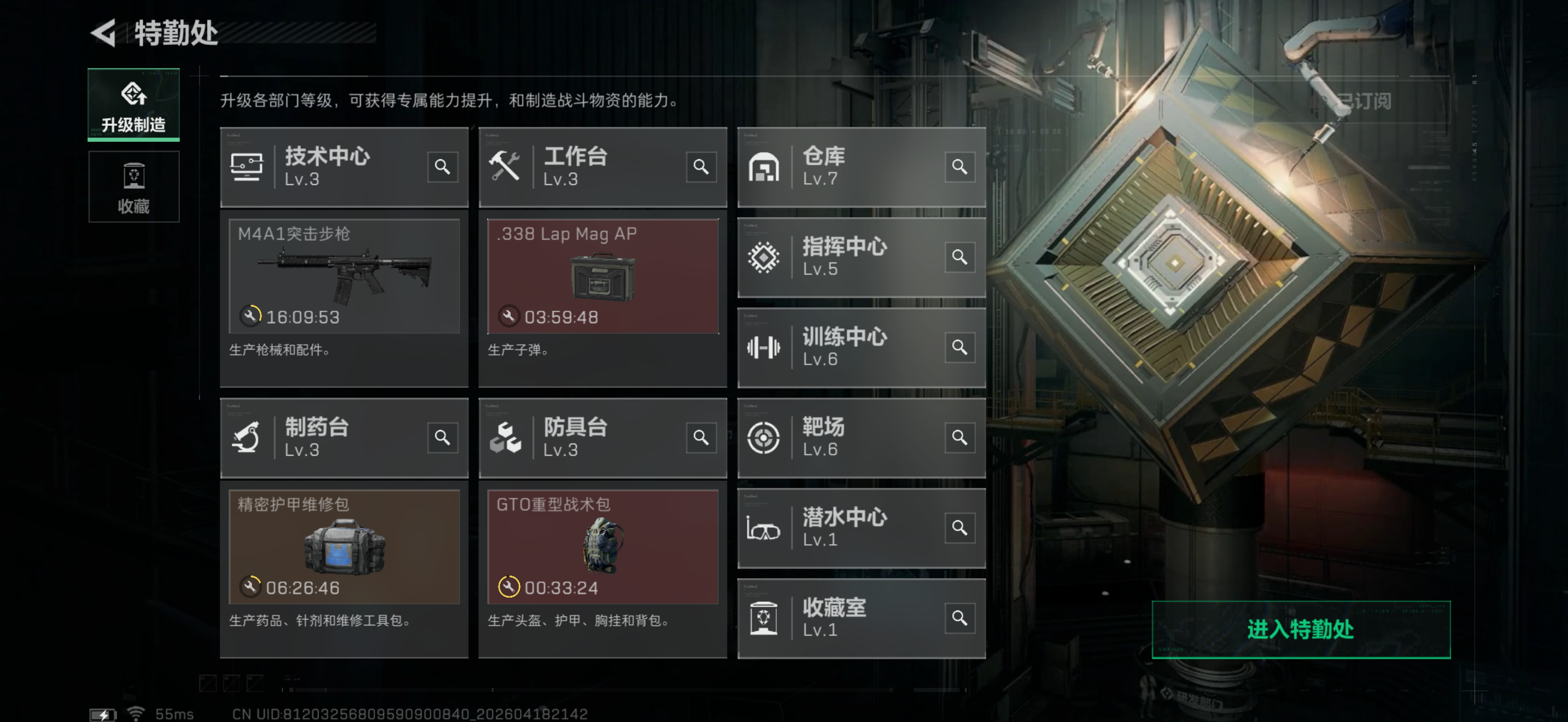Image resolution: width=1568 pixels, height=722 pixels.
Task: Click the 工作台 magnifier search icon
Action: click(701, 167)
